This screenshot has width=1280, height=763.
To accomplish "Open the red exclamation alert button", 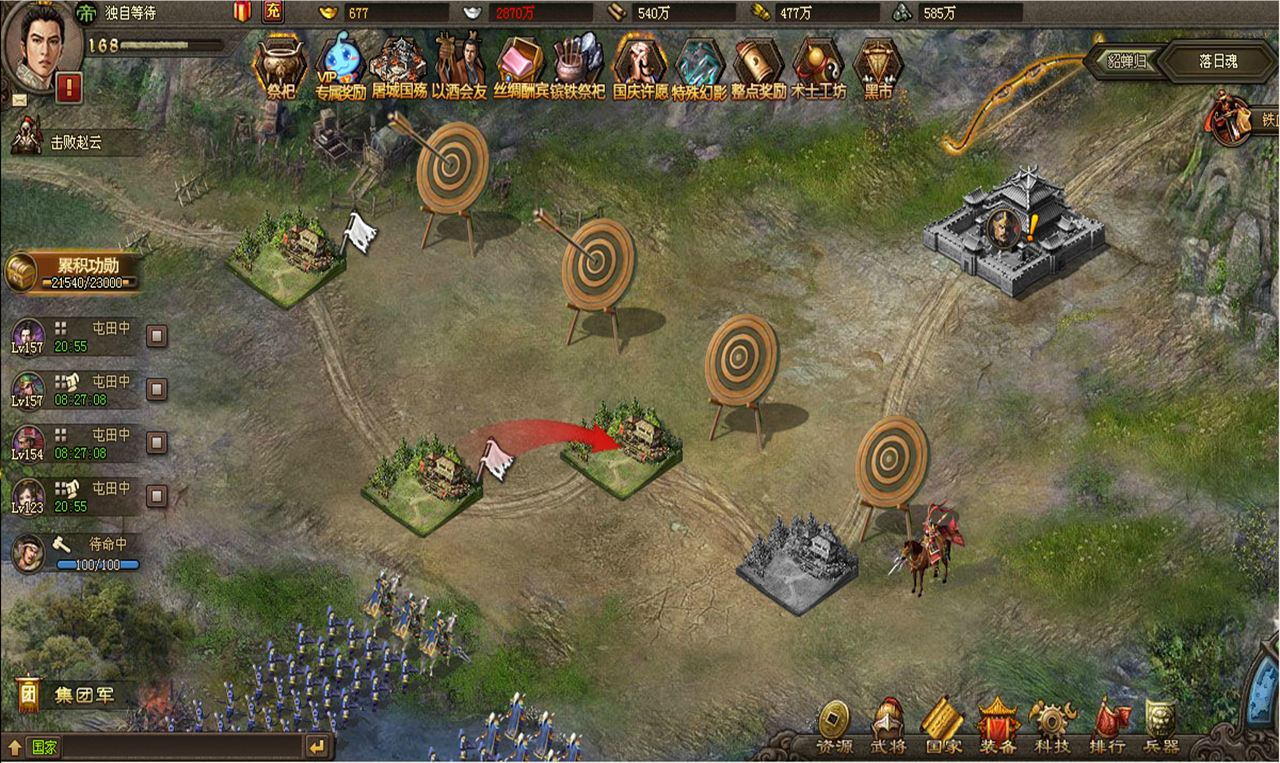I will click(x=69, y=88).
